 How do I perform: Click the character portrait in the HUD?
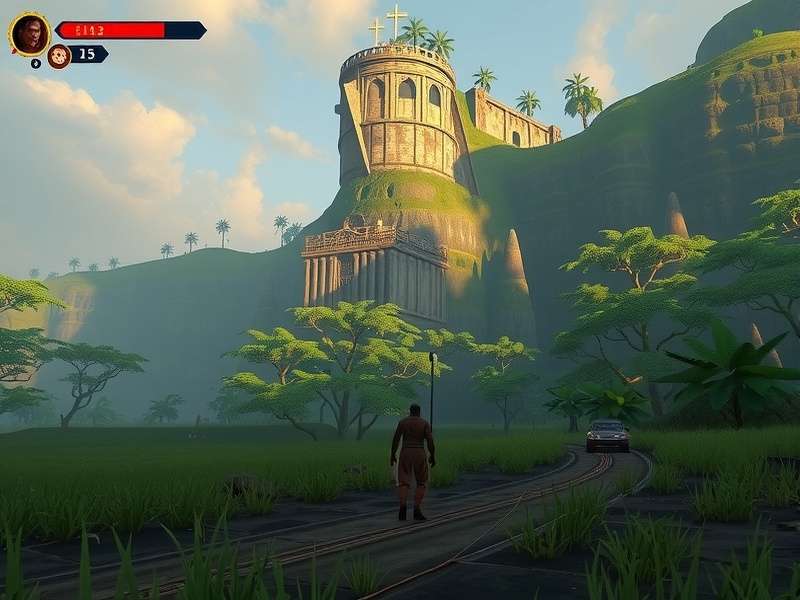point(30,33)
